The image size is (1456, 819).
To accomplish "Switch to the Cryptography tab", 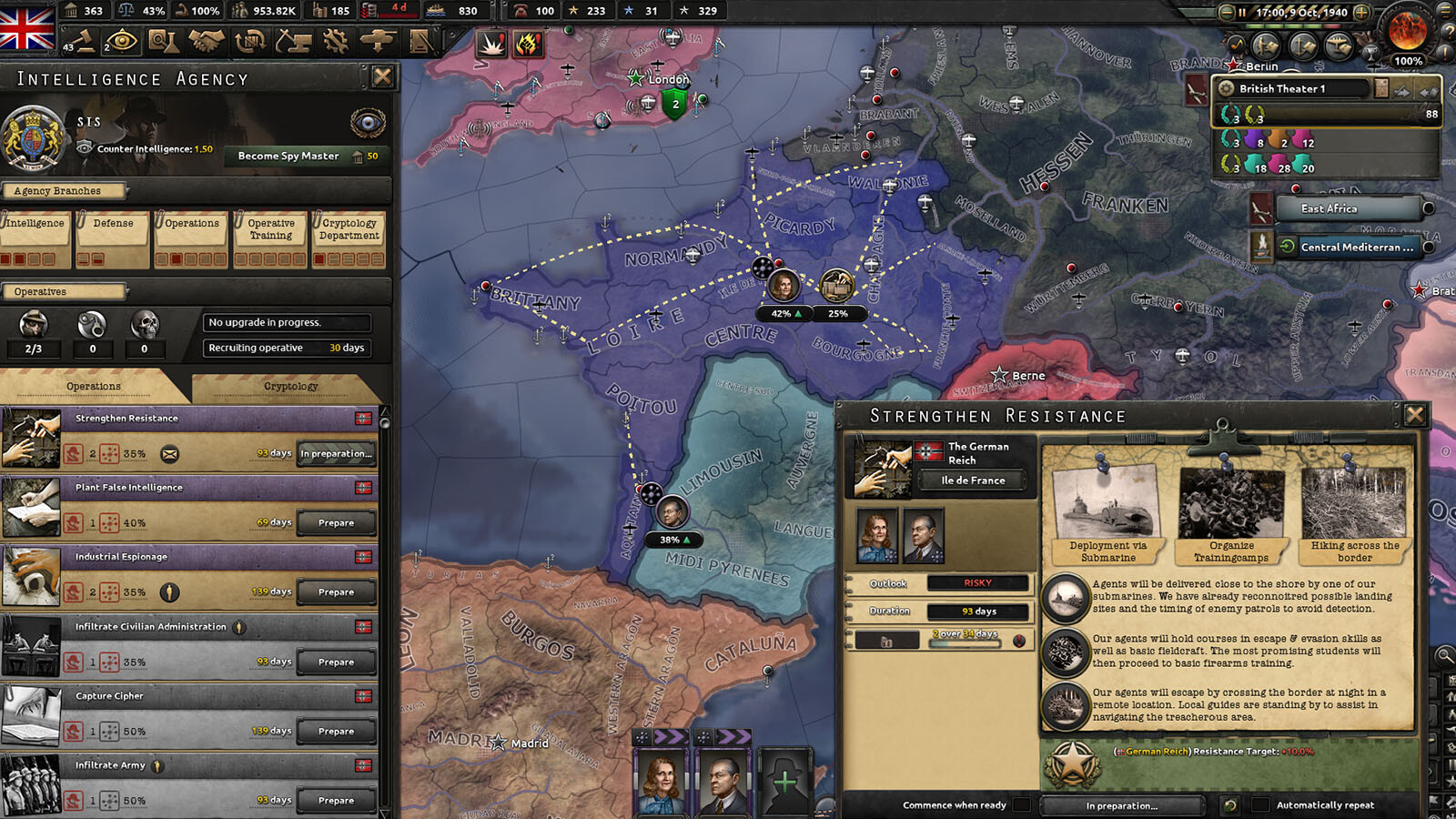I will [289, 386].
